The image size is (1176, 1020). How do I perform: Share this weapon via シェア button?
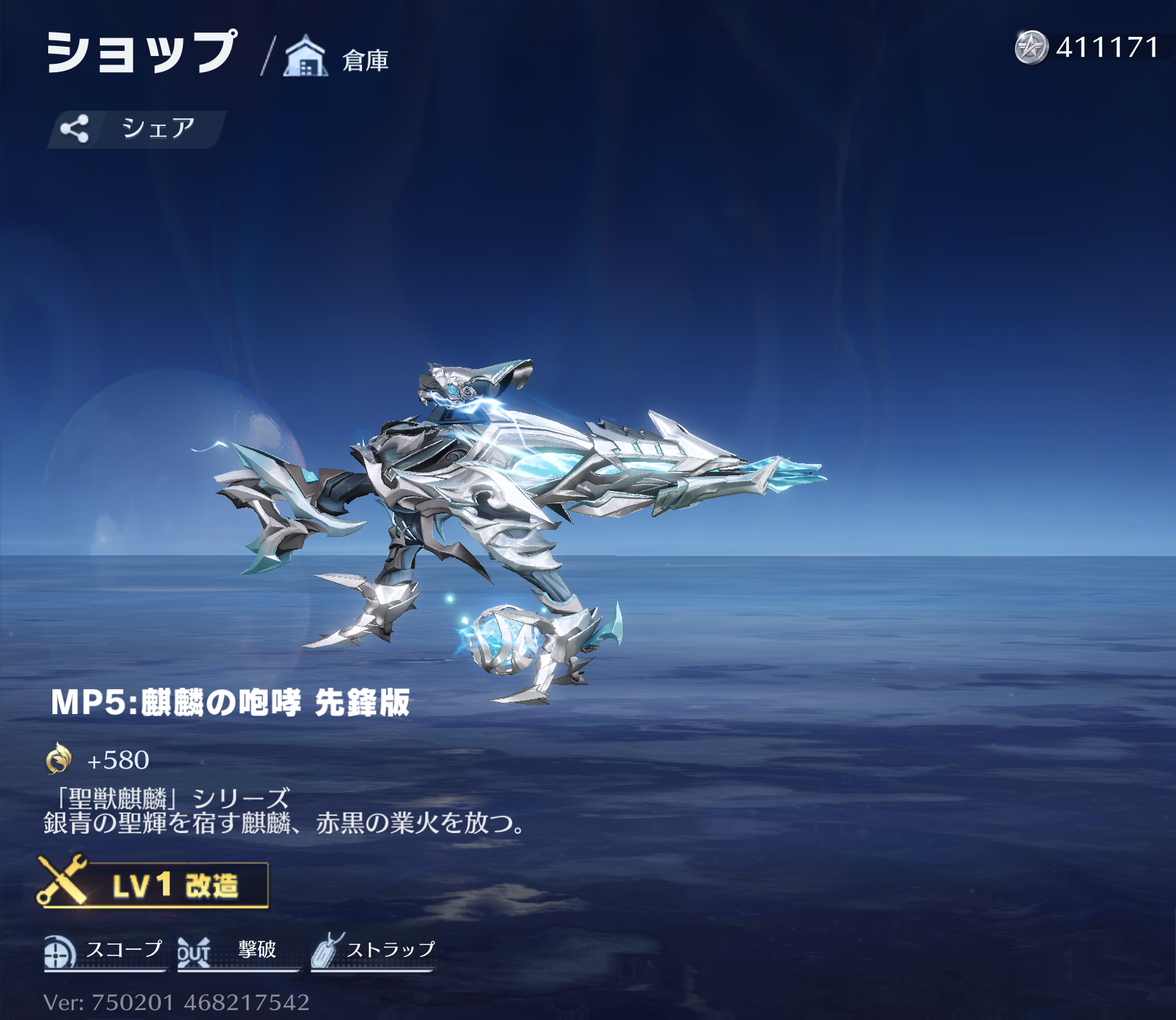(136, 129)
